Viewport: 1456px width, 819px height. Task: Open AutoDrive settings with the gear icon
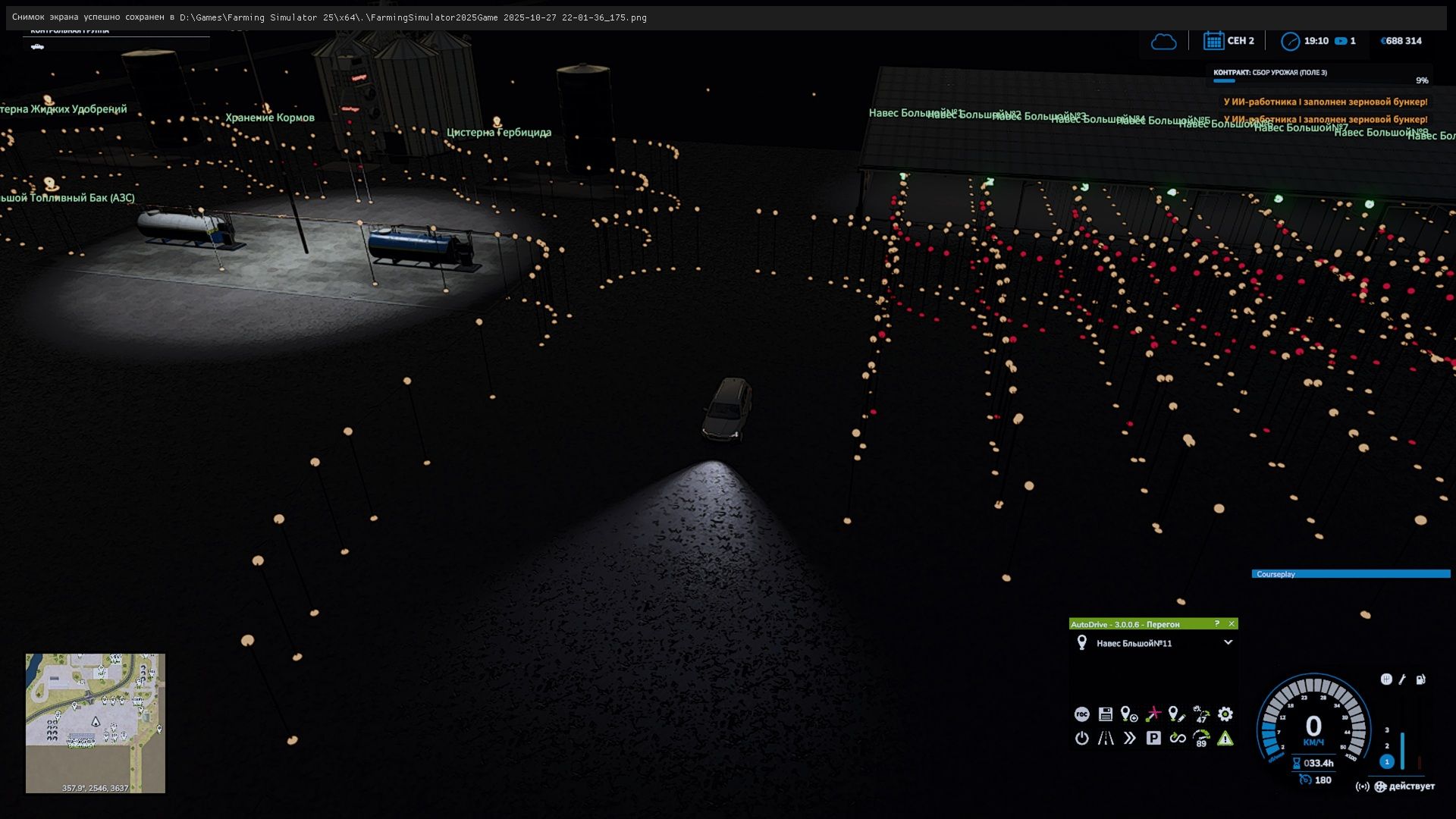[1225, 714]
